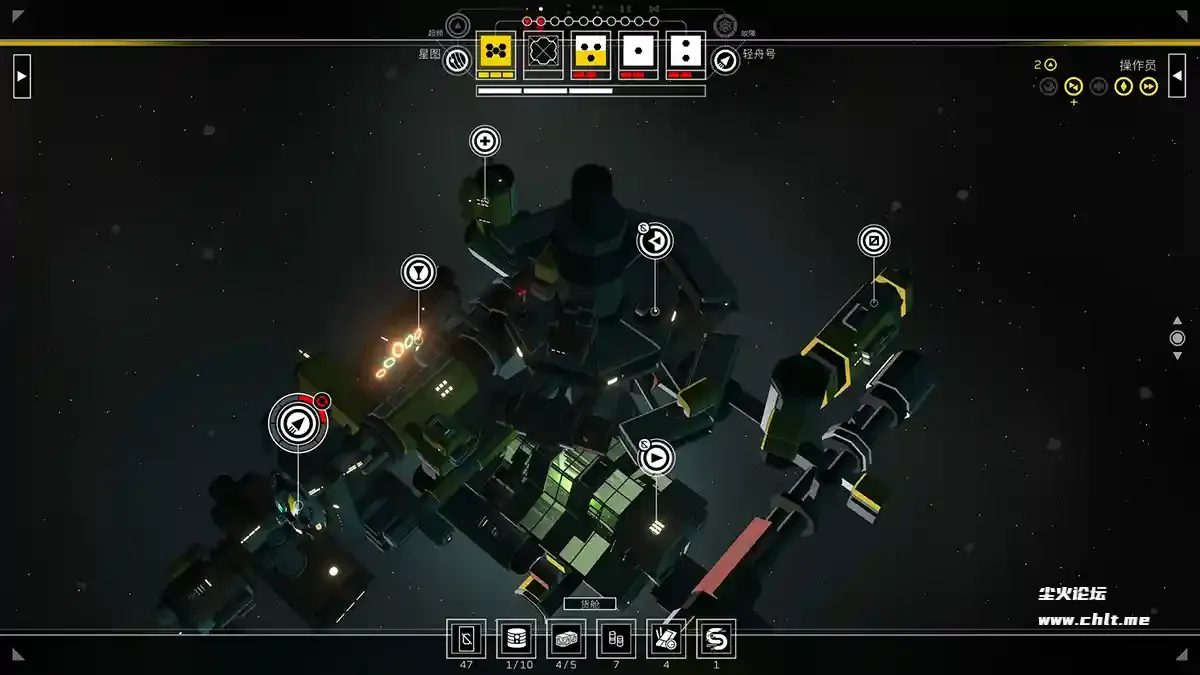Open the star map (星图)
1200x675 pixels.
(x=457, y=61)
